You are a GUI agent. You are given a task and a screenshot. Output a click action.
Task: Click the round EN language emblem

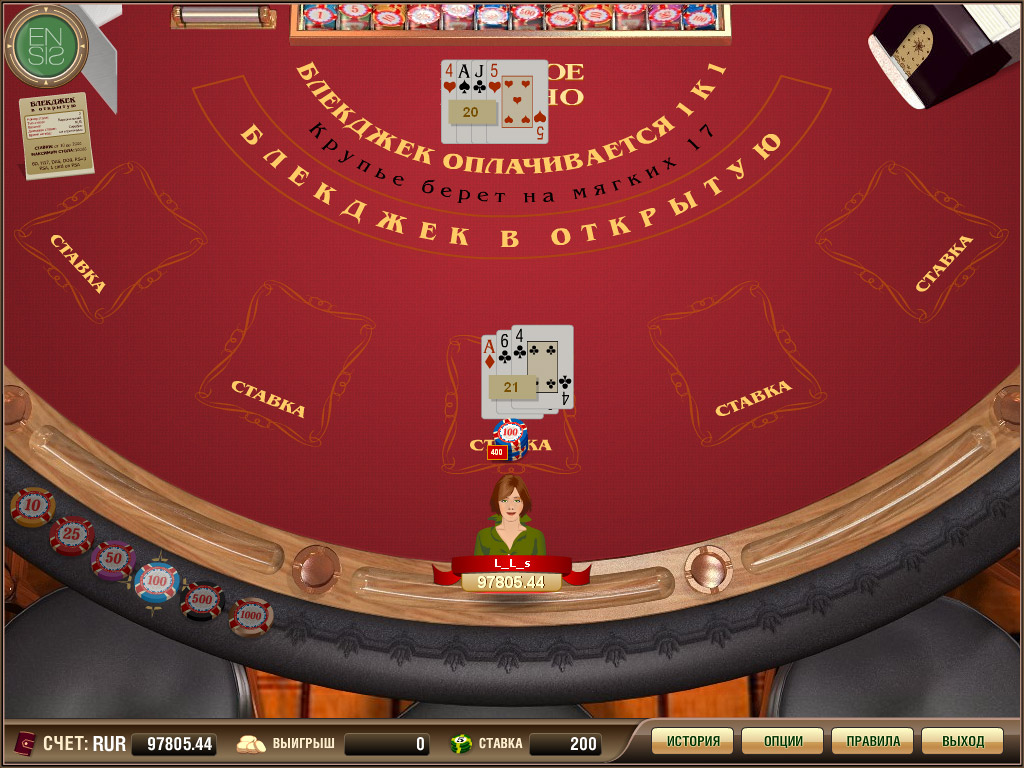[46, 46]
